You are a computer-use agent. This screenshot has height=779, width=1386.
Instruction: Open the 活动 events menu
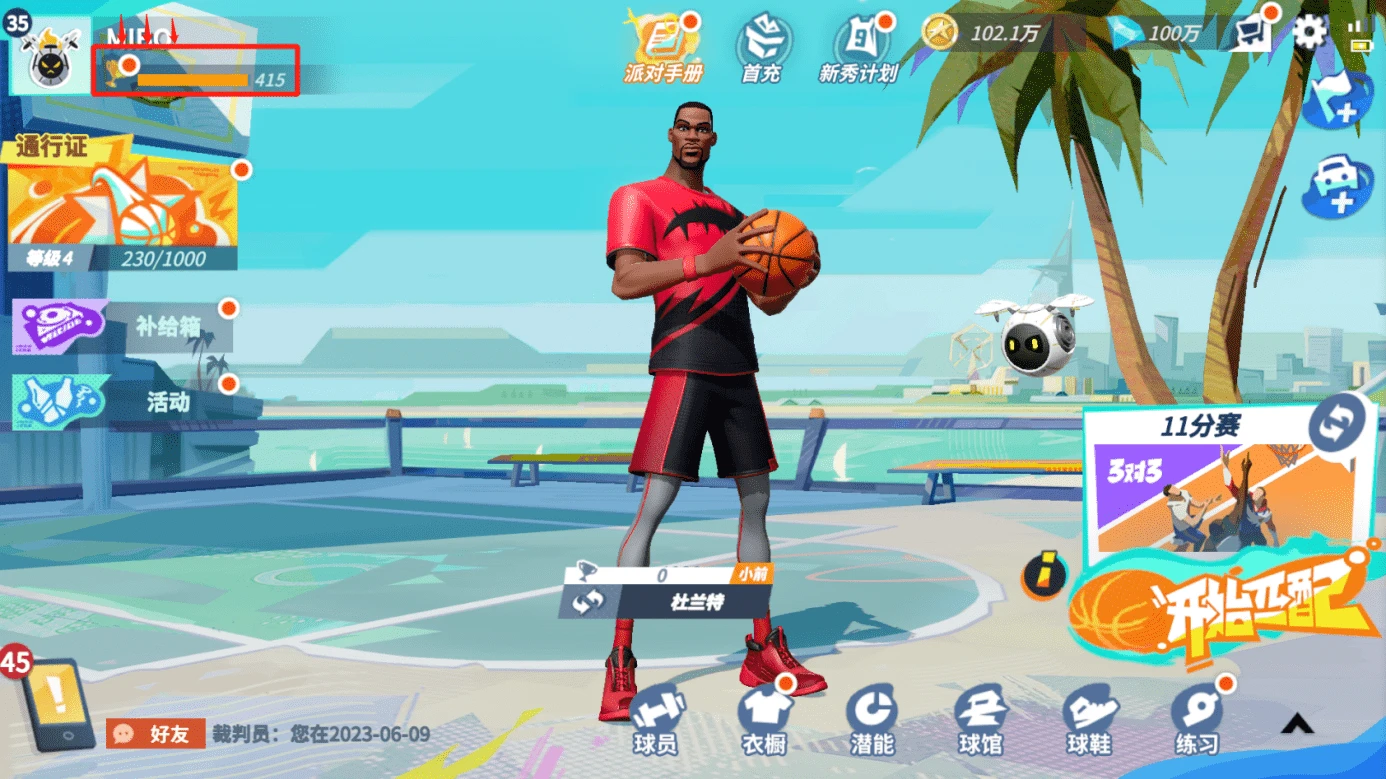click(x=122, y=401)
